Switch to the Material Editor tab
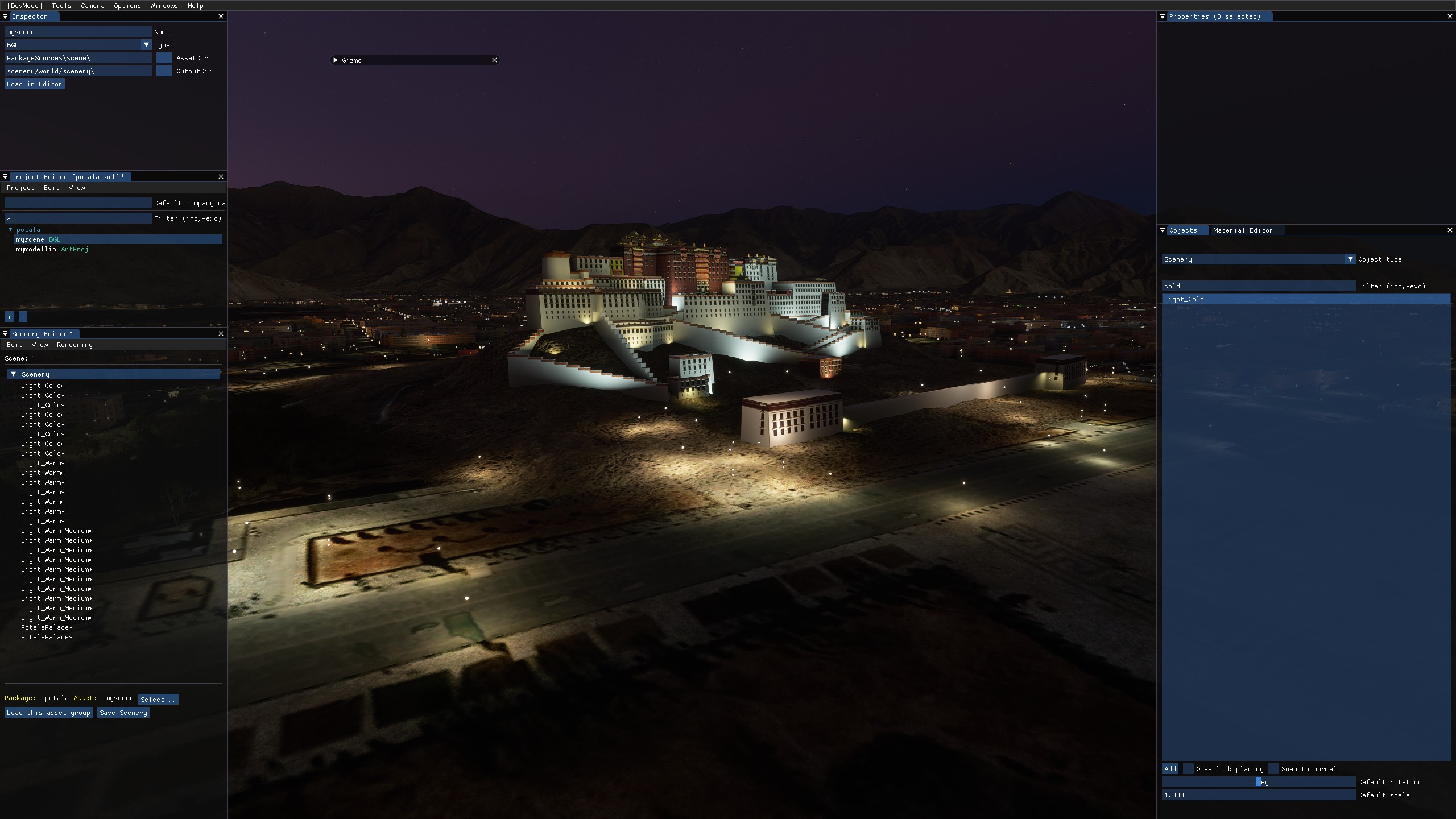This screenshot has height=819, width=1456. point(1243,230)
